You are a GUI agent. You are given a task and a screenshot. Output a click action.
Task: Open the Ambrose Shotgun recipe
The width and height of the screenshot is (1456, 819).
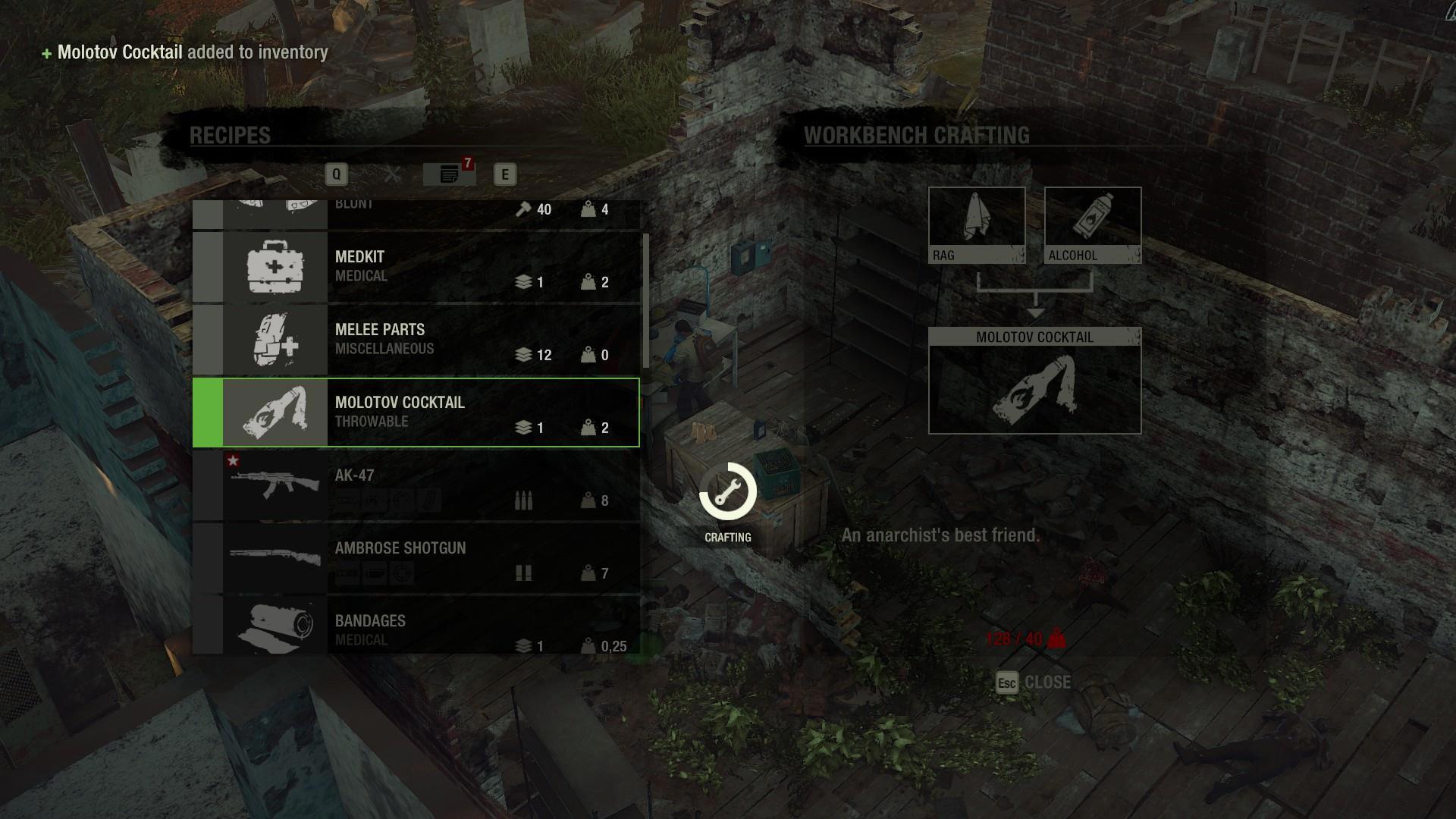tap(416, 558)
